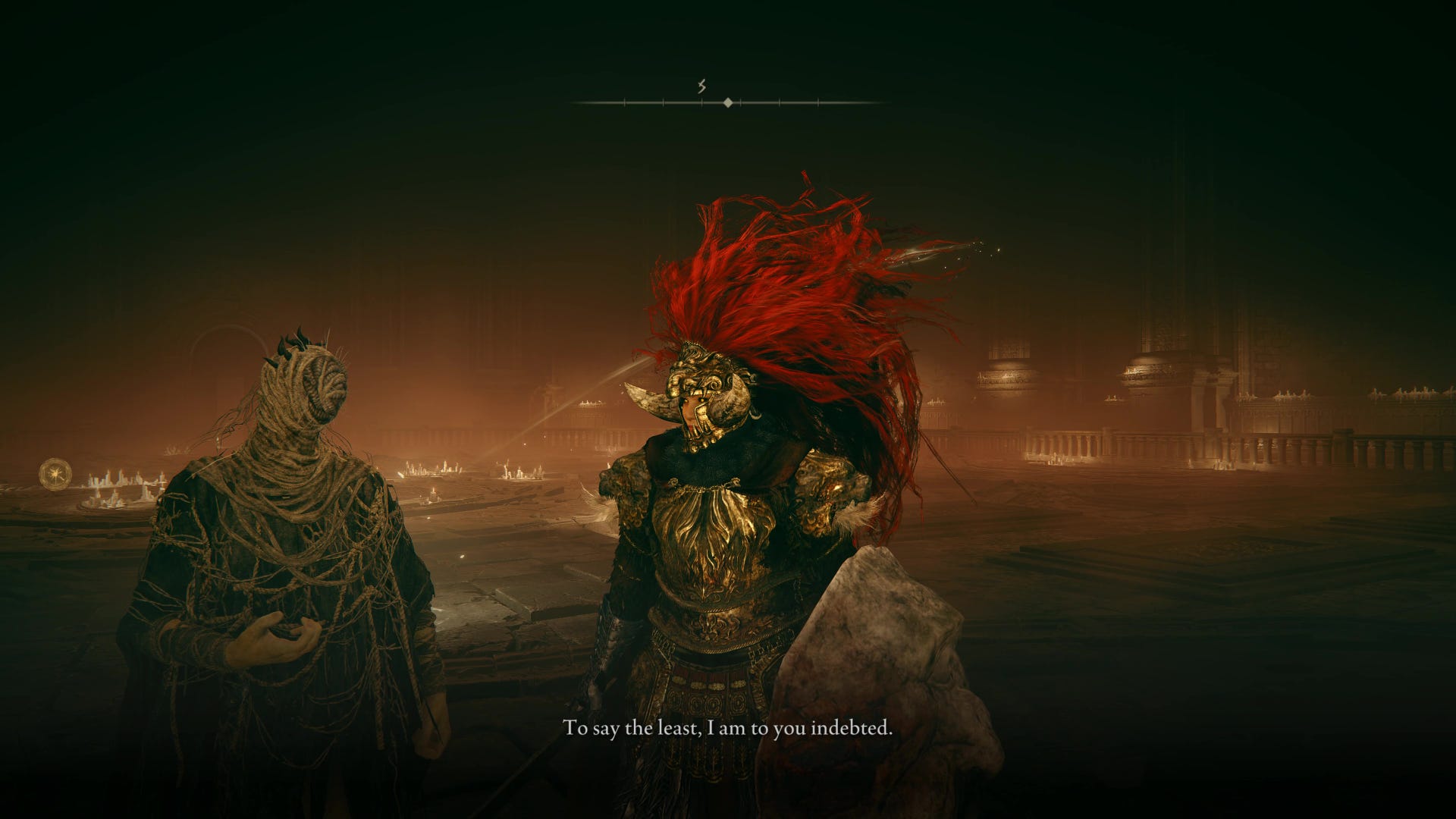
Task: Click the compass bar's diamond marker
Action: coord(728,102)
